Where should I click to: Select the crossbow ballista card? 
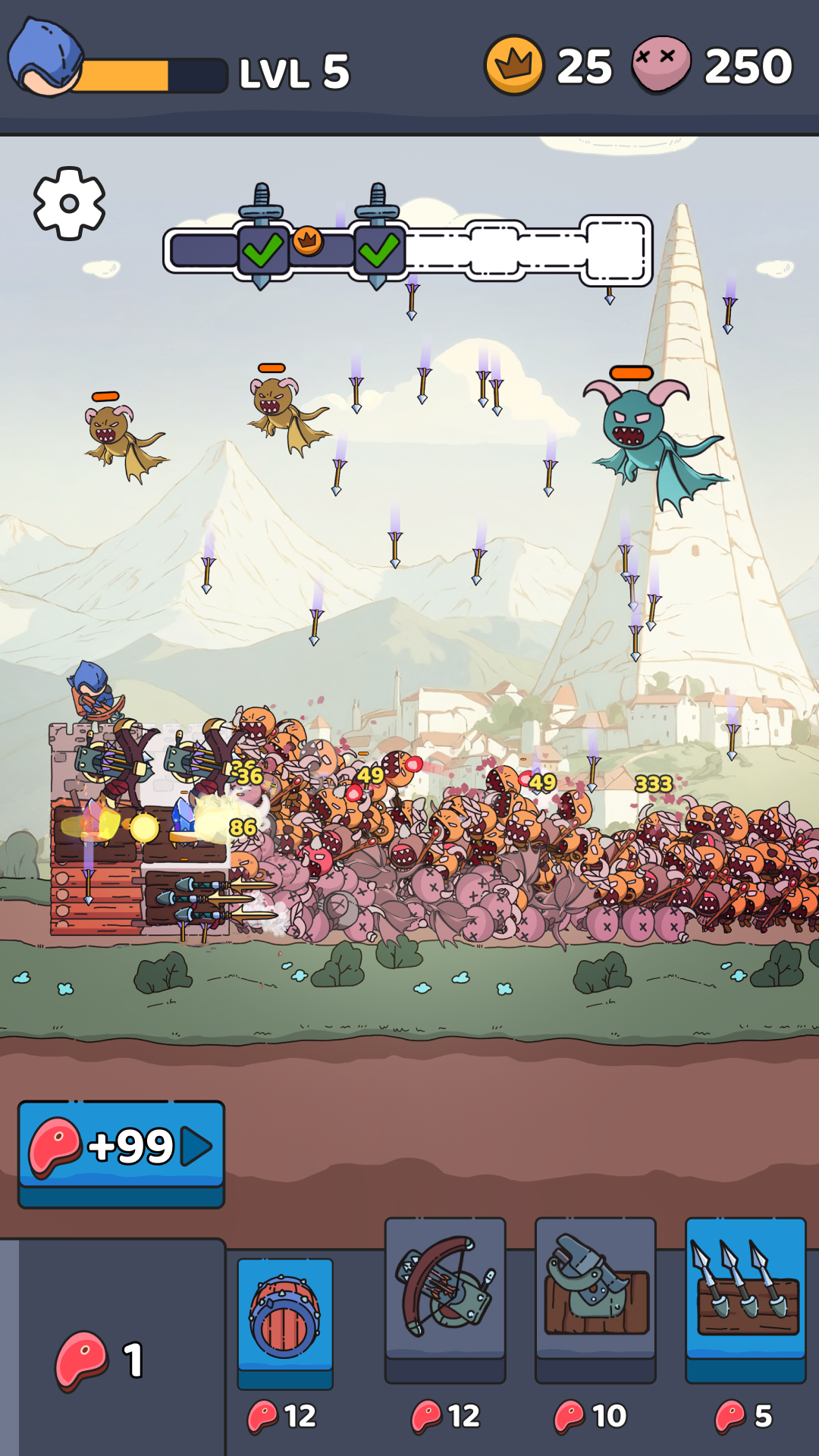pos(445,1291)
